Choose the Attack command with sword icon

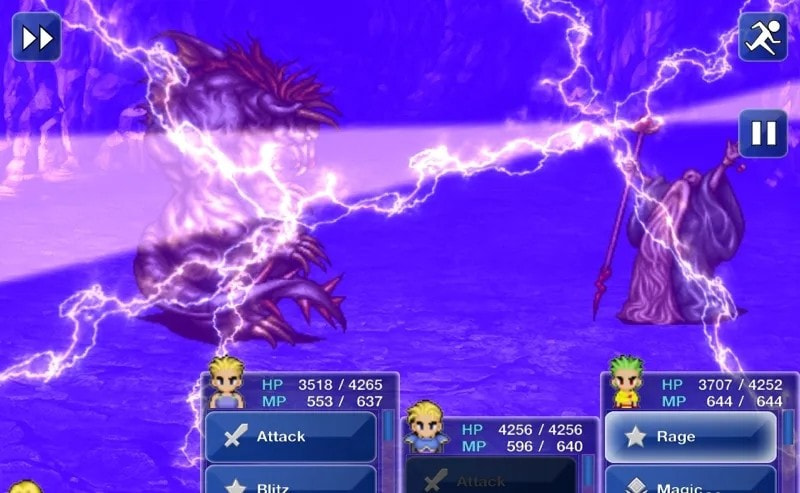coord(291,437)
